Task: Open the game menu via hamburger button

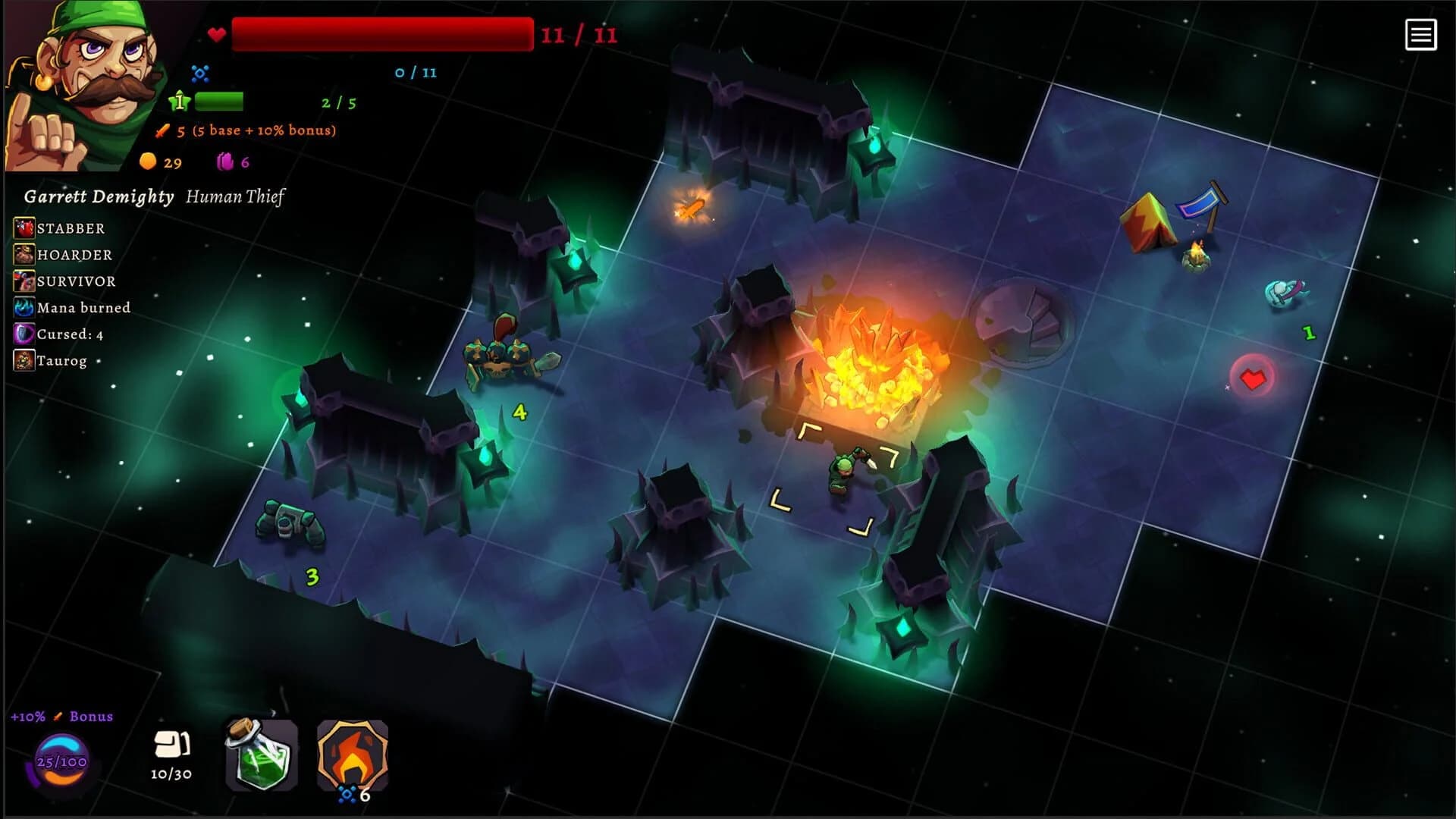Action: coord(1422,34)
